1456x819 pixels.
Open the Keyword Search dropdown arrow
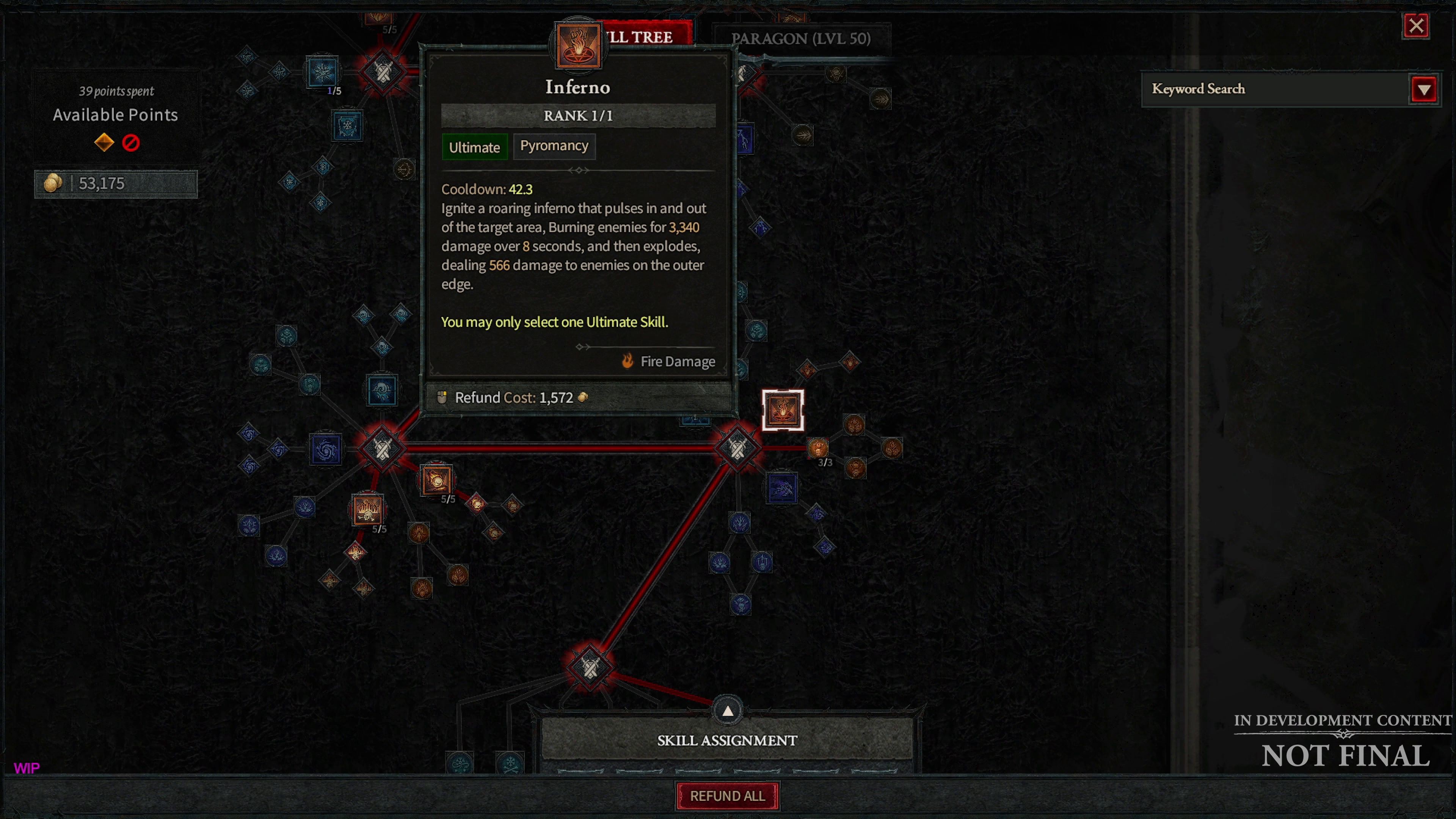[1425, 89]
